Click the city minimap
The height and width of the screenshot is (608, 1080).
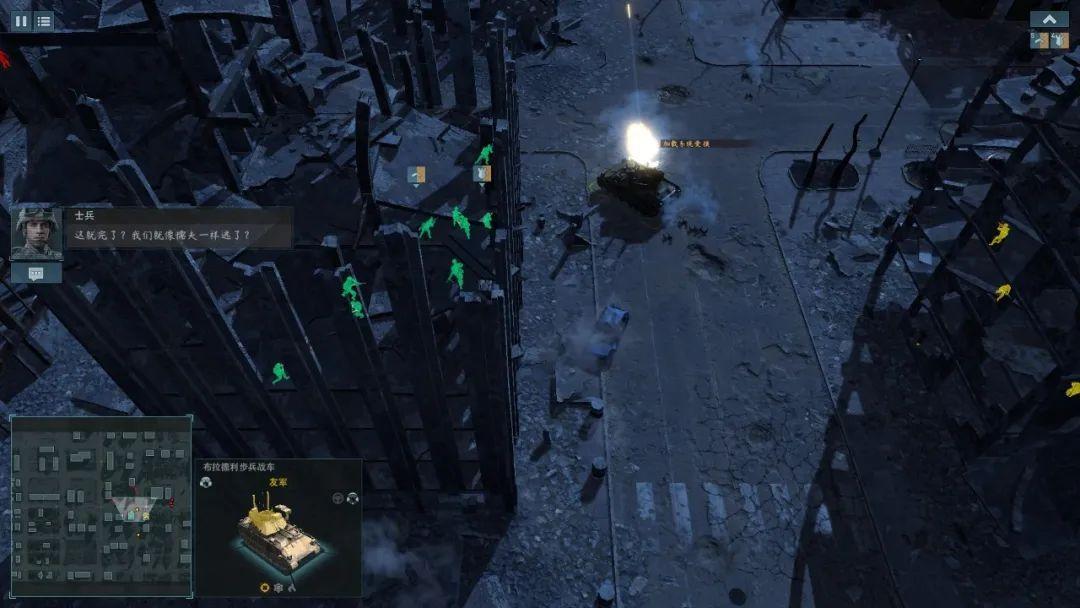pyautogui.click(x=101, y=506)
